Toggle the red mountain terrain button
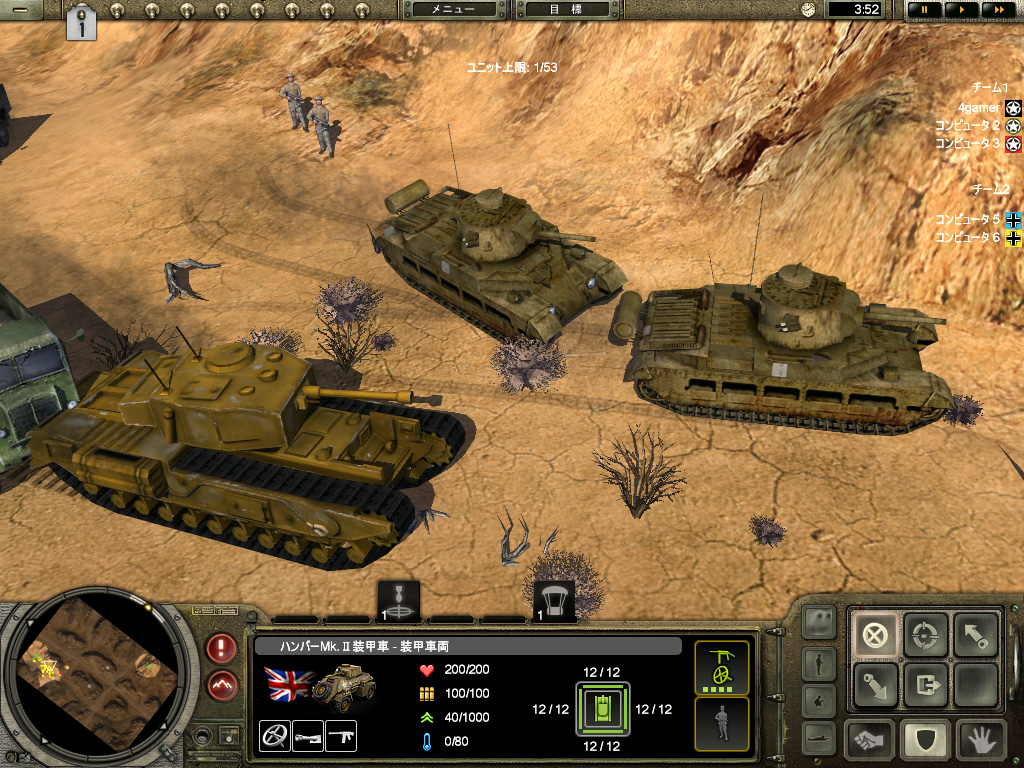The width and height of the screenshot is (1024, 768). pyautogui.click(x=222, y=685)
